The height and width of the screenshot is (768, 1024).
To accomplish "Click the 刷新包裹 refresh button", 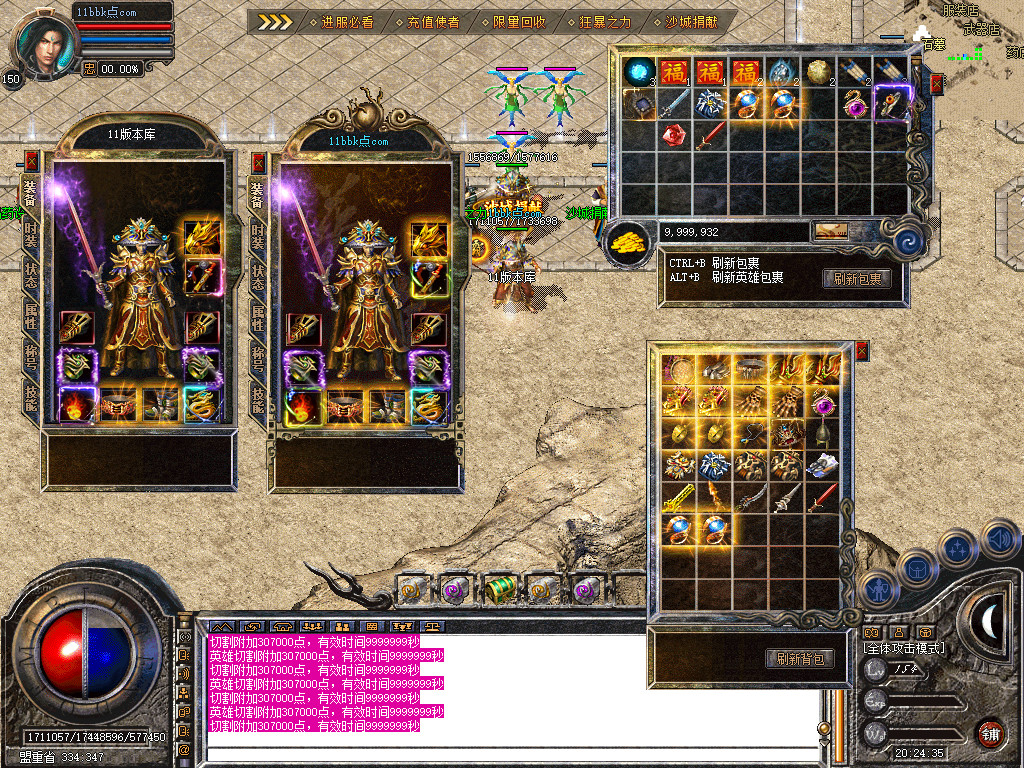I will pyautogui.click(x=857, y=279).
